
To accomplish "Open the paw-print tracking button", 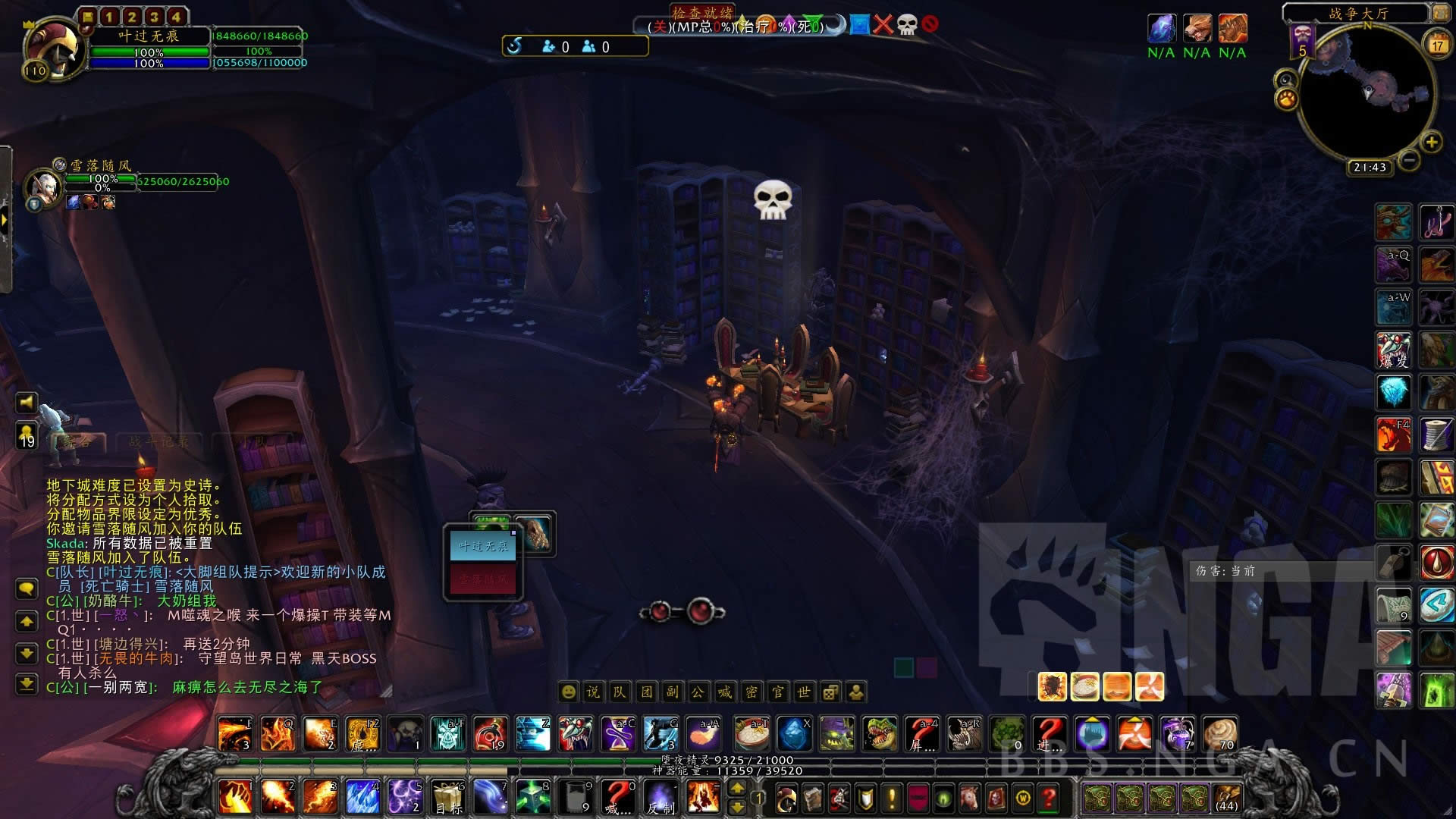I will (x=1286, y=99).
